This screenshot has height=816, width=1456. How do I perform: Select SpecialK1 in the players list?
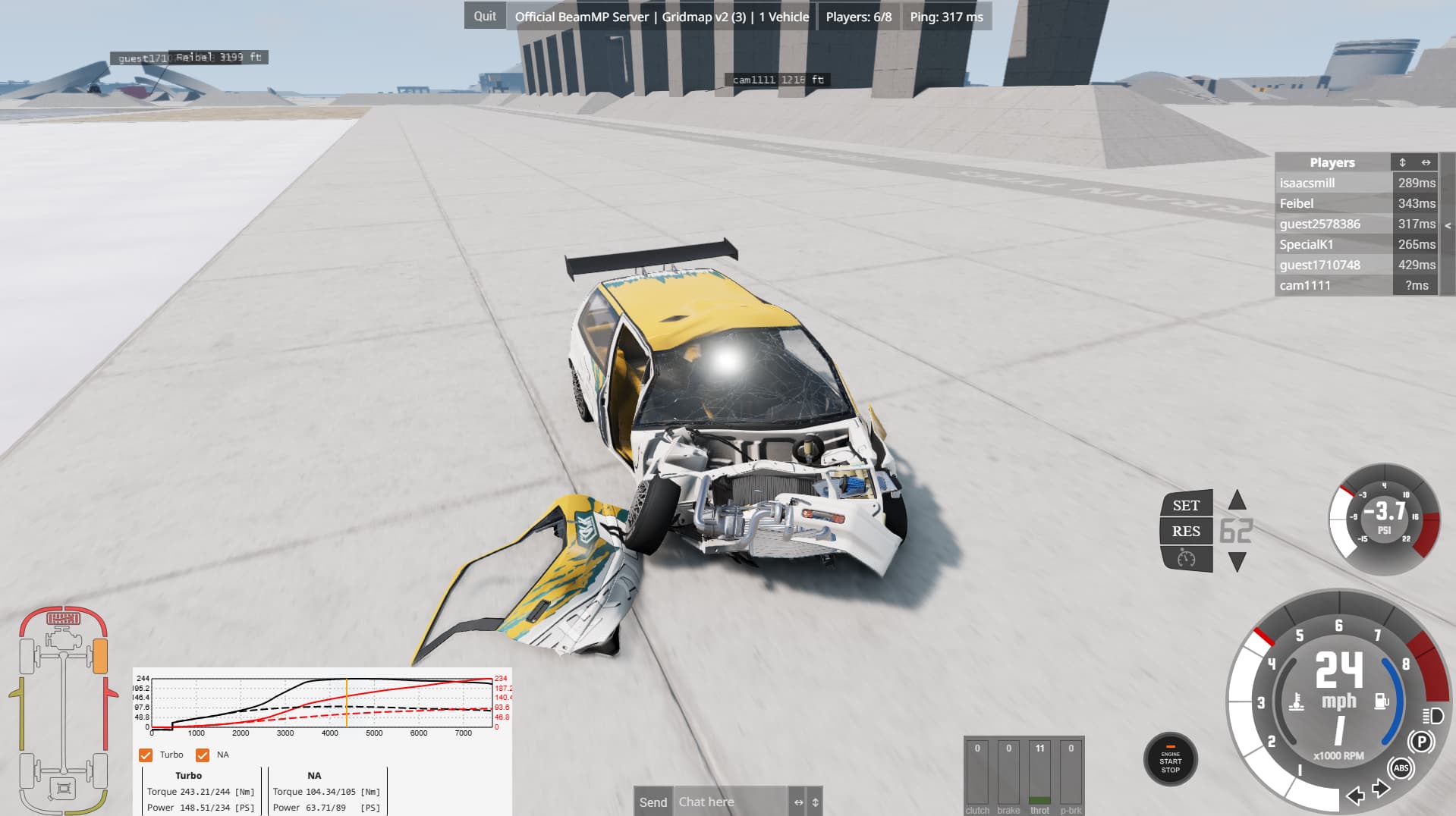1306,244
